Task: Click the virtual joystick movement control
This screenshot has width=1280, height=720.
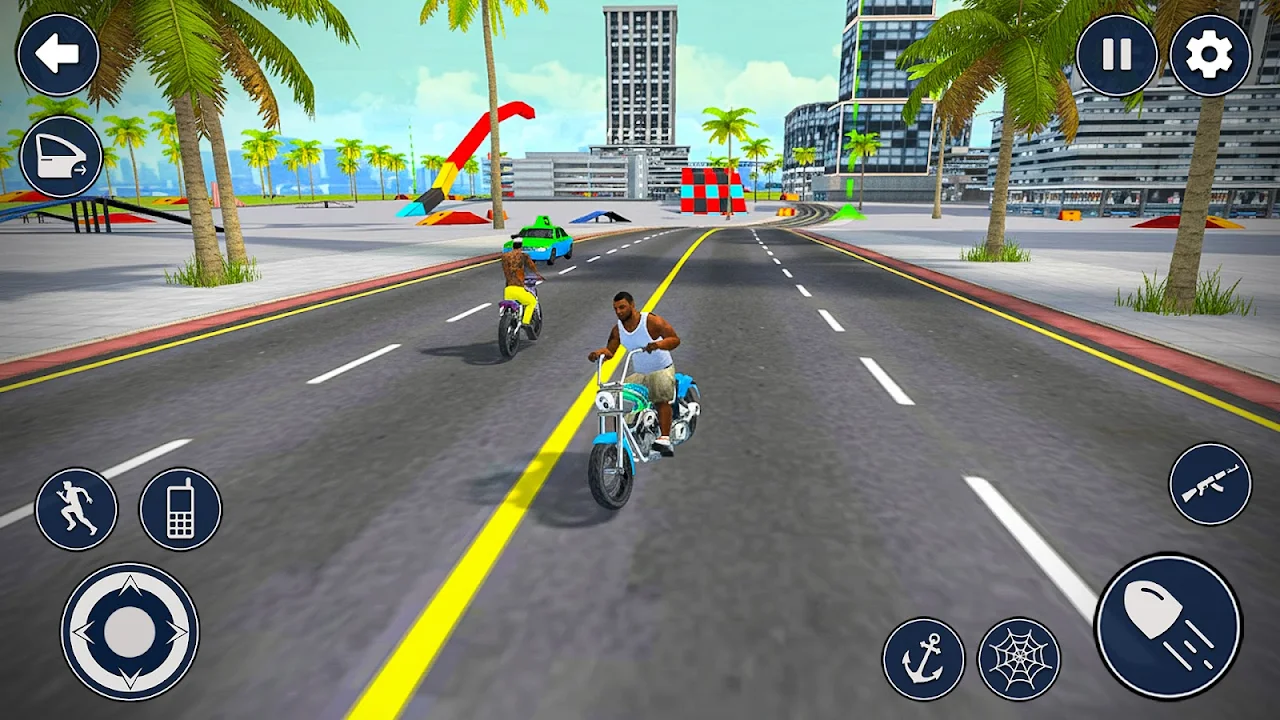Action: (x=129, y=631)
